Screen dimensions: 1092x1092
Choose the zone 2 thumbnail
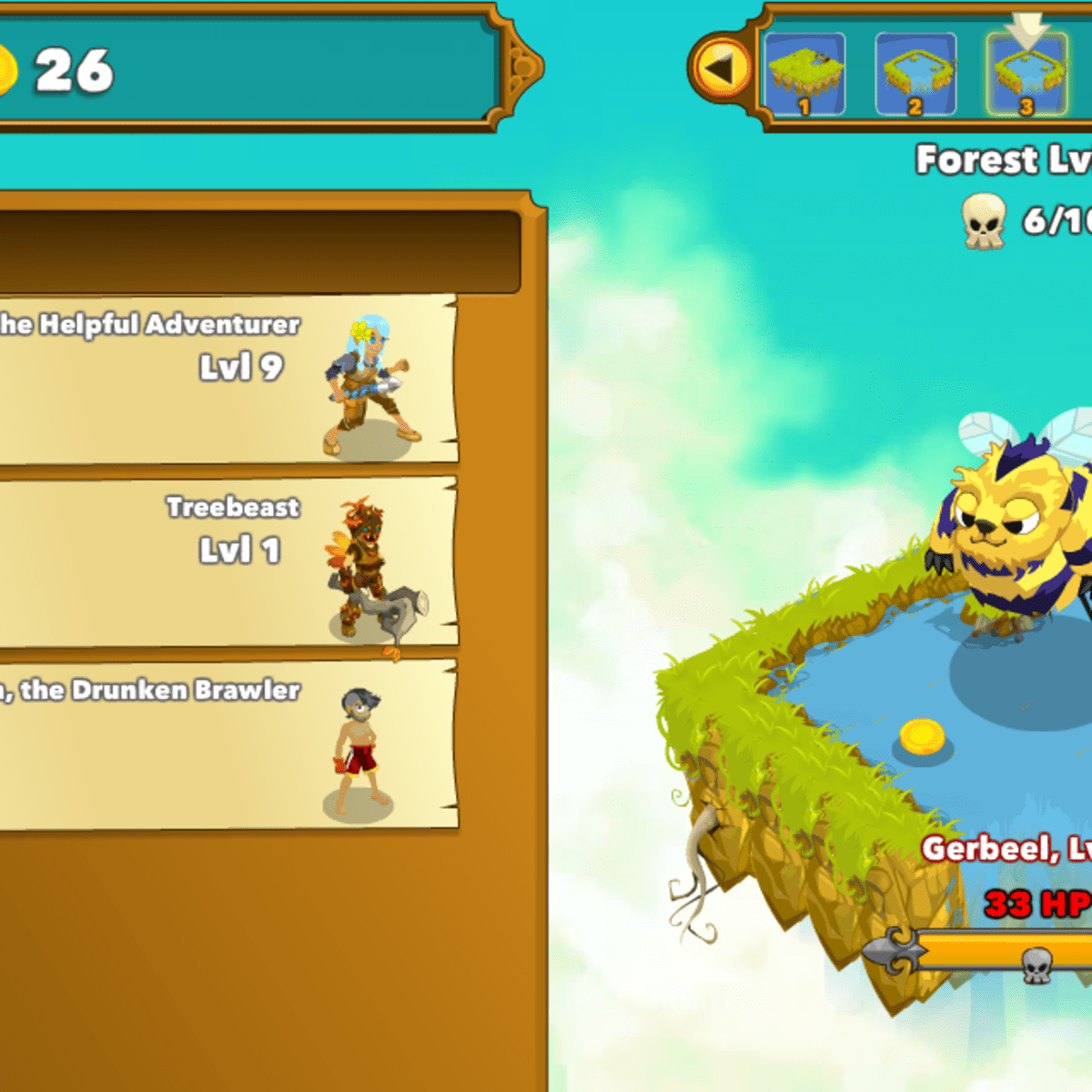coord(915,75)
